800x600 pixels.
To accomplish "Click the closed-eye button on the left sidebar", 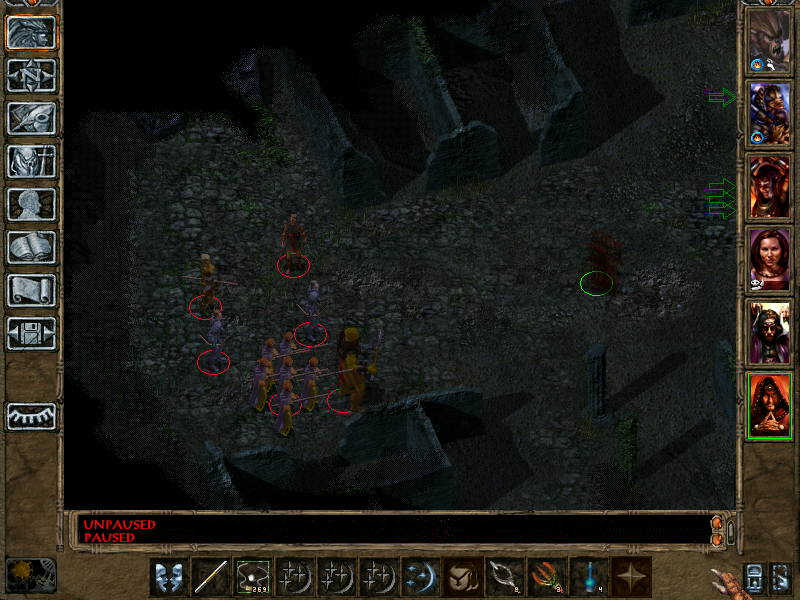I will [31, 416].
